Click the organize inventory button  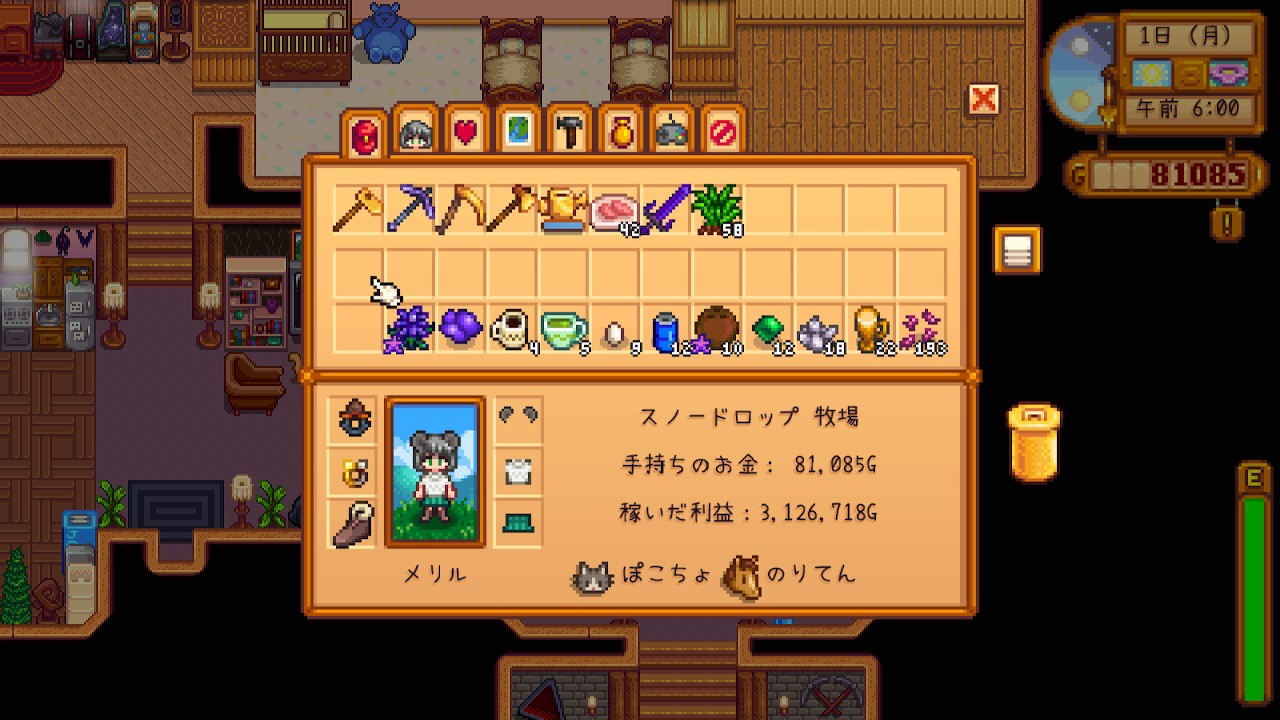pyautogui.click(x=1017, y=250)
